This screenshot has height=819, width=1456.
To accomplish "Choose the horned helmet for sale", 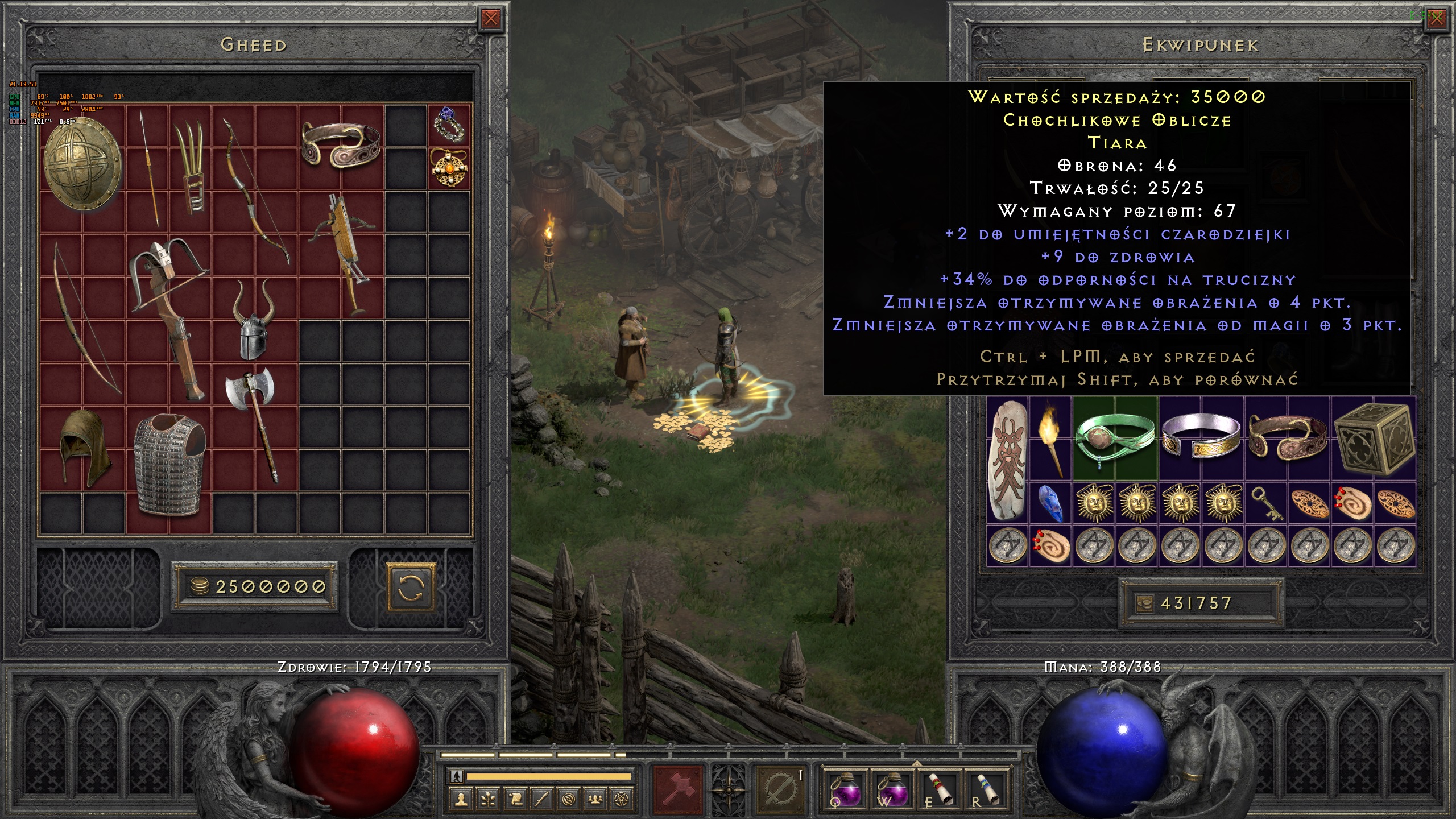I will pos(254,321).
